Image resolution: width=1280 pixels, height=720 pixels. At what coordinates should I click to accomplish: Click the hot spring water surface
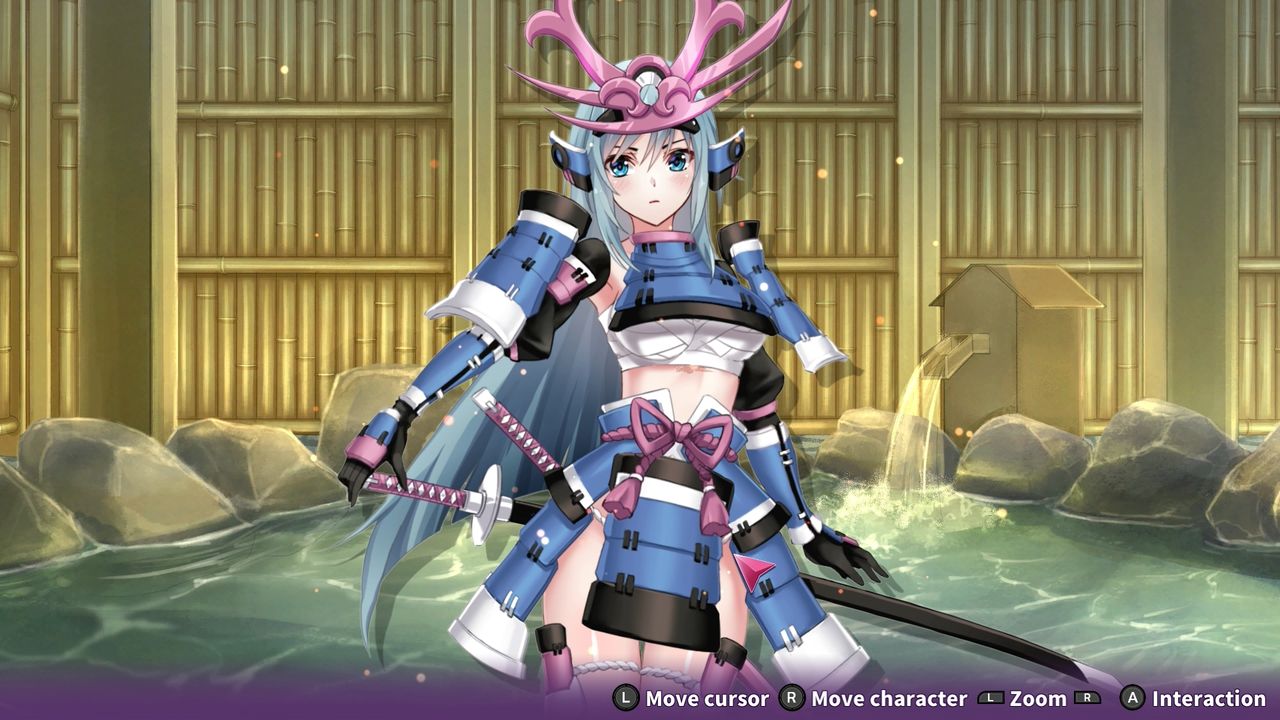[200, 600]
